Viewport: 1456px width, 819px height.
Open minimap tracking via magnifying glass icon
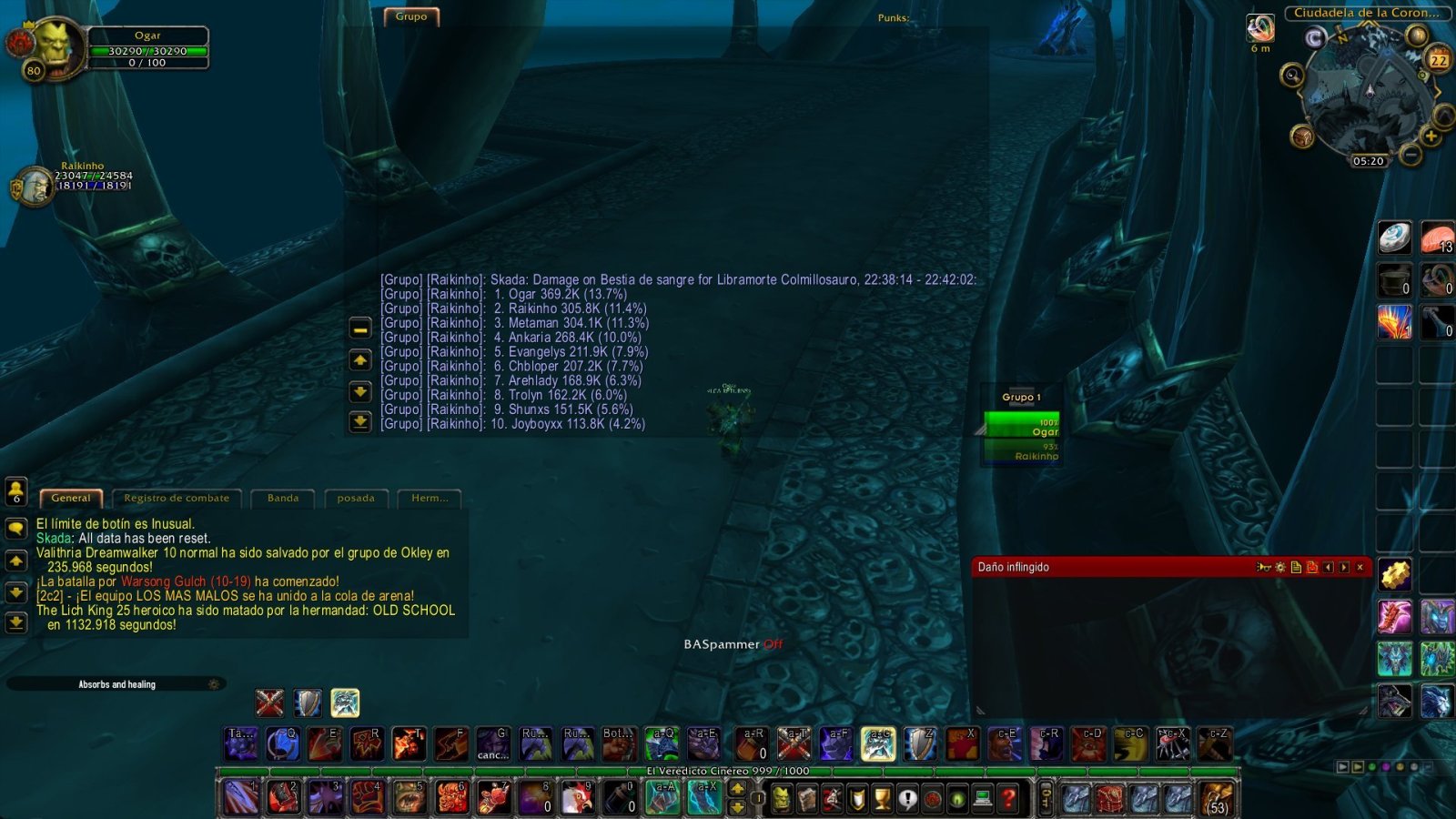(1293, 75)
